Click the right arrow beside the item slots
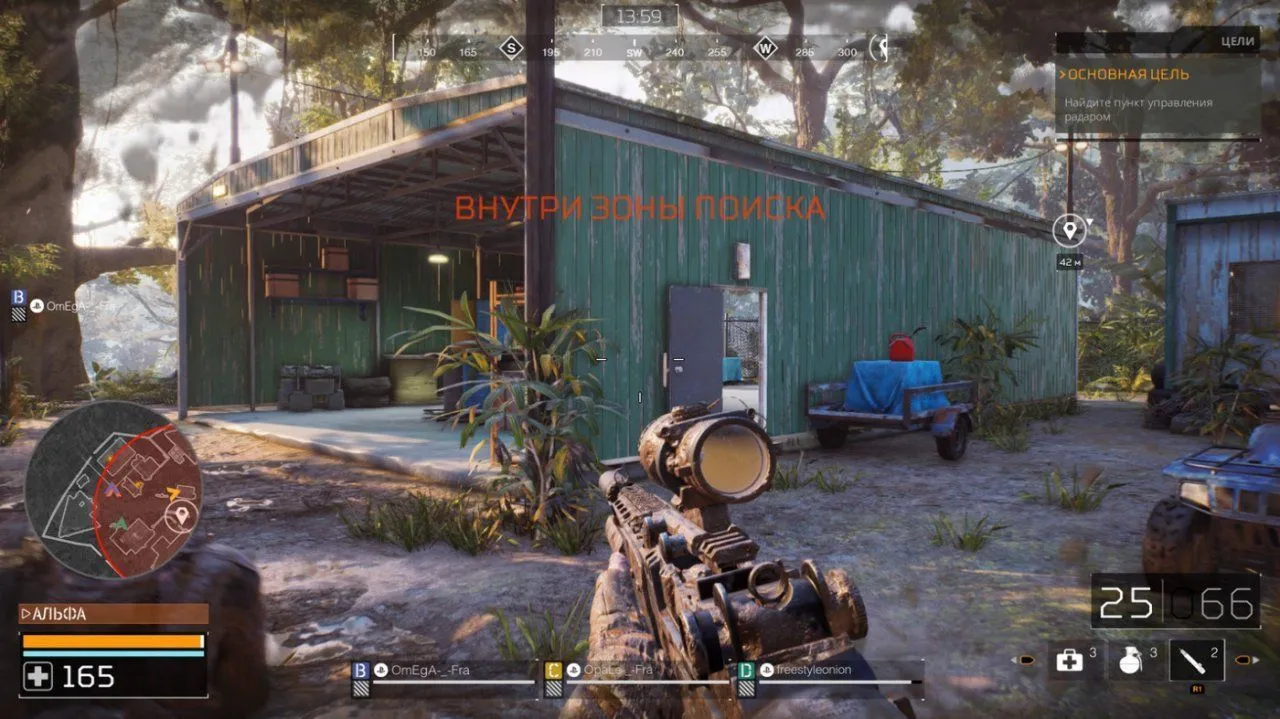Viewport: 1280px width, 719px height. pyautogui.click(x=1243, y=660)
